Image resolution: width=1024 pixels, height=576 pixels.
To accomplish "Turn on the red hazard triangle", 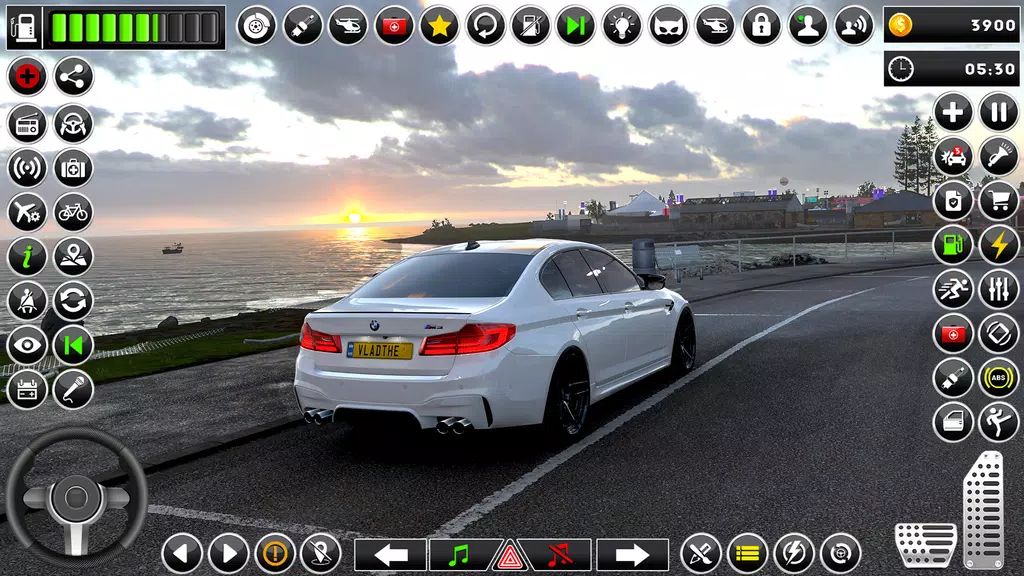I will tap(510, 556).
